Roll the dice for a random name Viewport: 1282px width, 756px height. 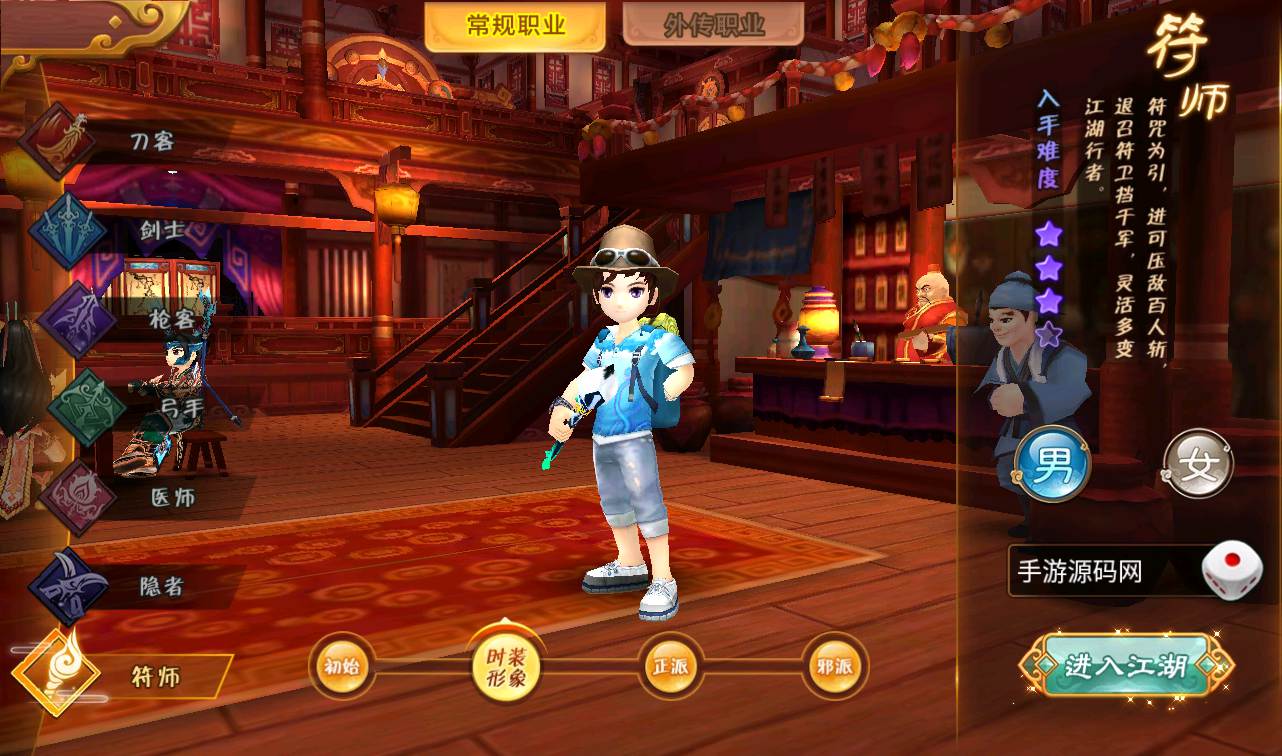point(1231,571)
